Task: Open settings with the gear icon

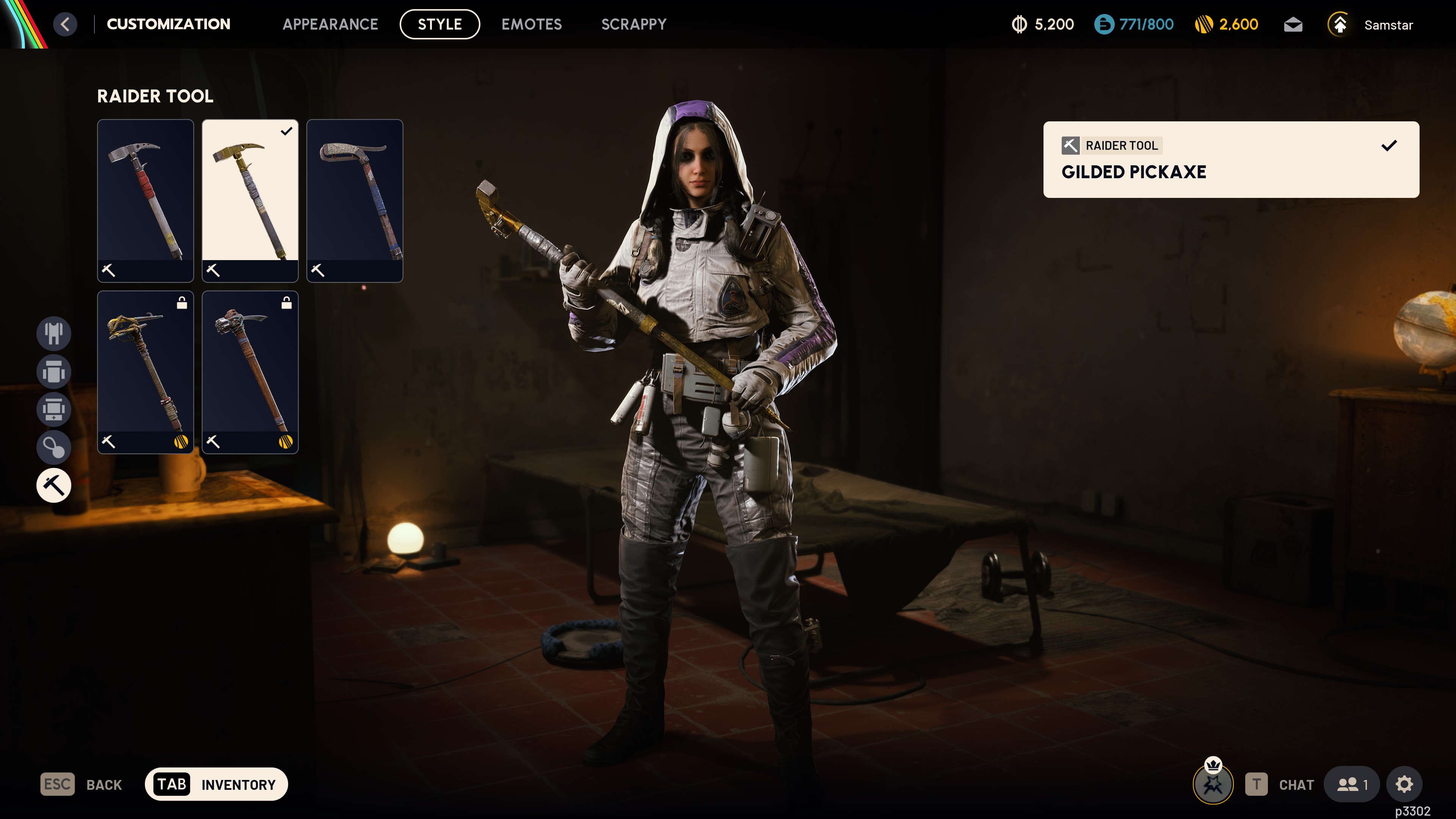Action: tap(1404, 784)
